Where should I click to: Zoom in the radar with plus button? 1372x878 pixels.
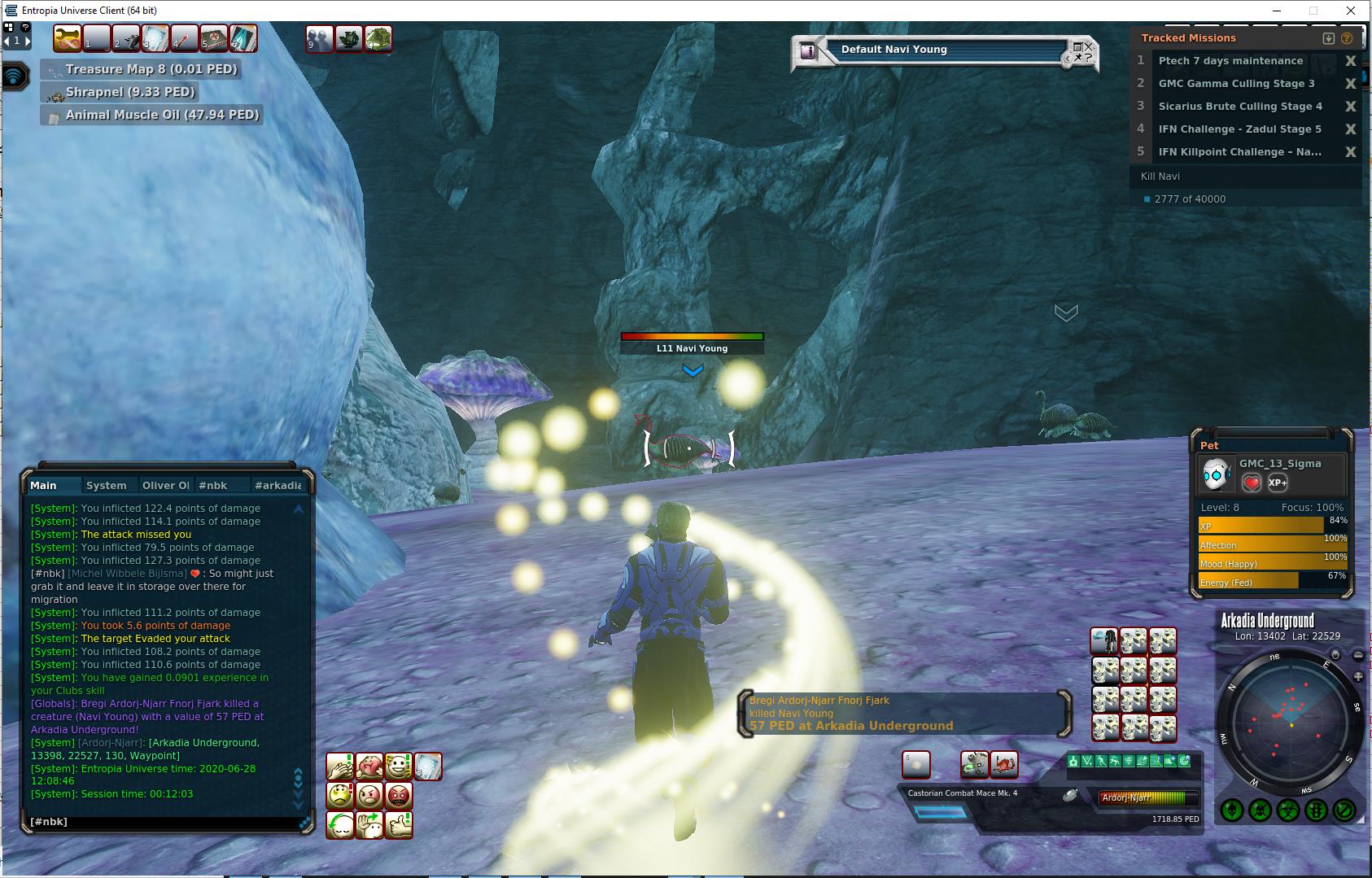click(x=1357, y=677)
